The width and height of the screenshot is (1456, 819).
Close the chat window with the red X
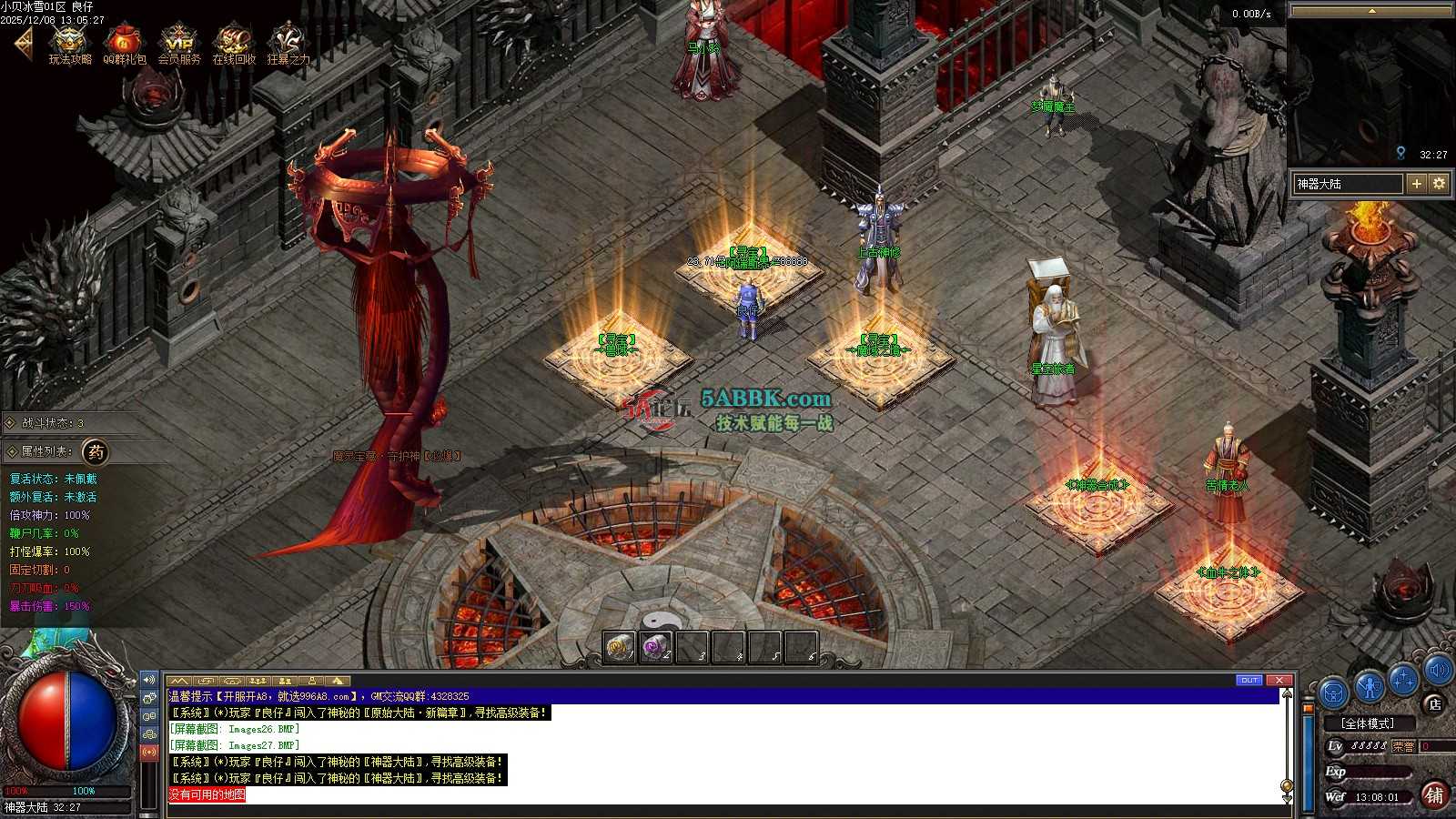tap(1279, 680)
